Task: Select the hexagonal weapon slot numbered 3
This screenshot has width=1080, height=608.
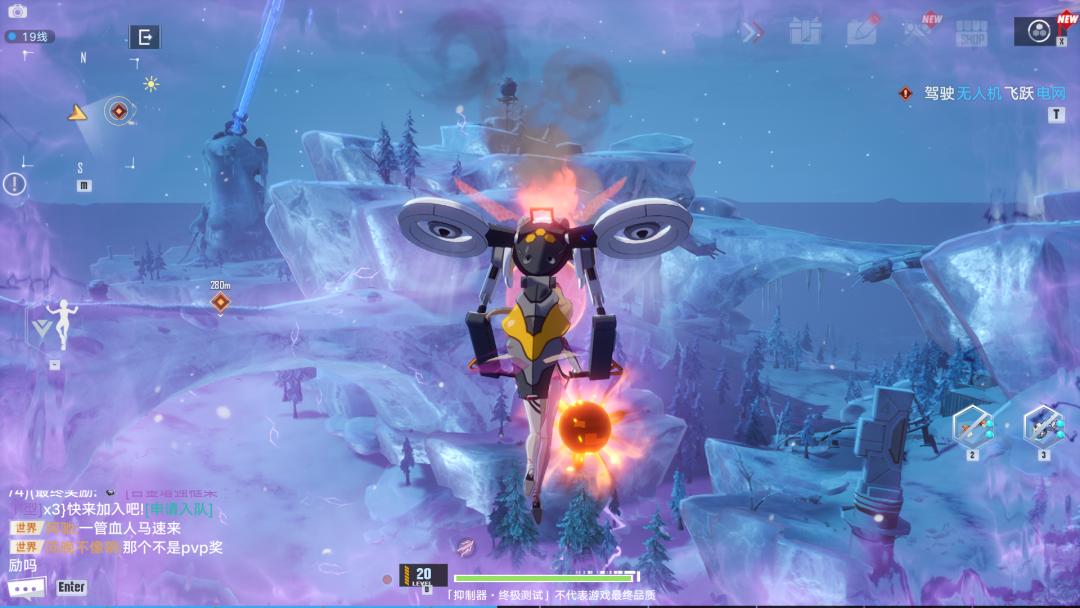Action: 1043,425
